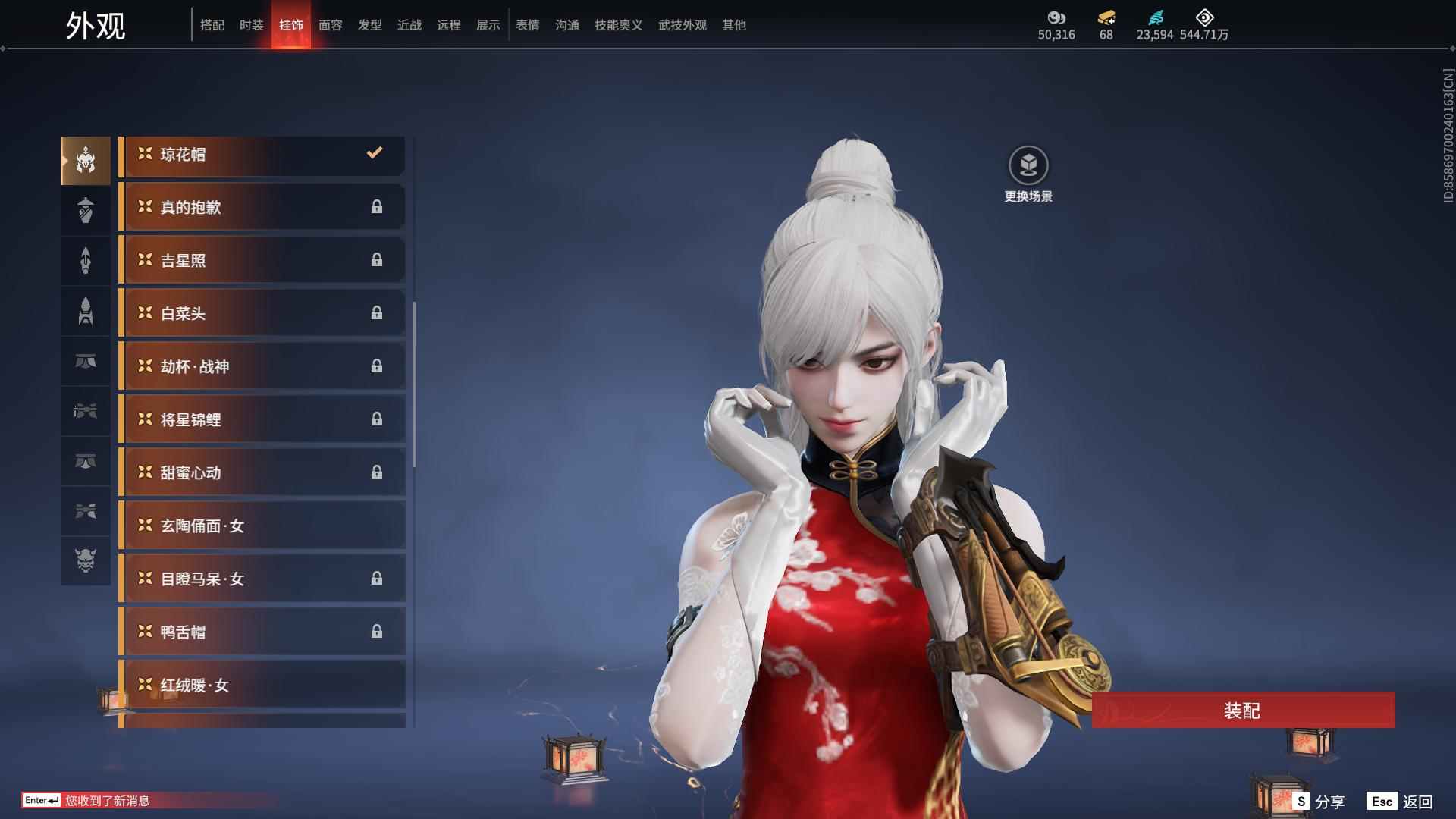Open the 面容 menu item
Image resolution: width=1456 pixels, height=819 pixels.
pos(330,24)
